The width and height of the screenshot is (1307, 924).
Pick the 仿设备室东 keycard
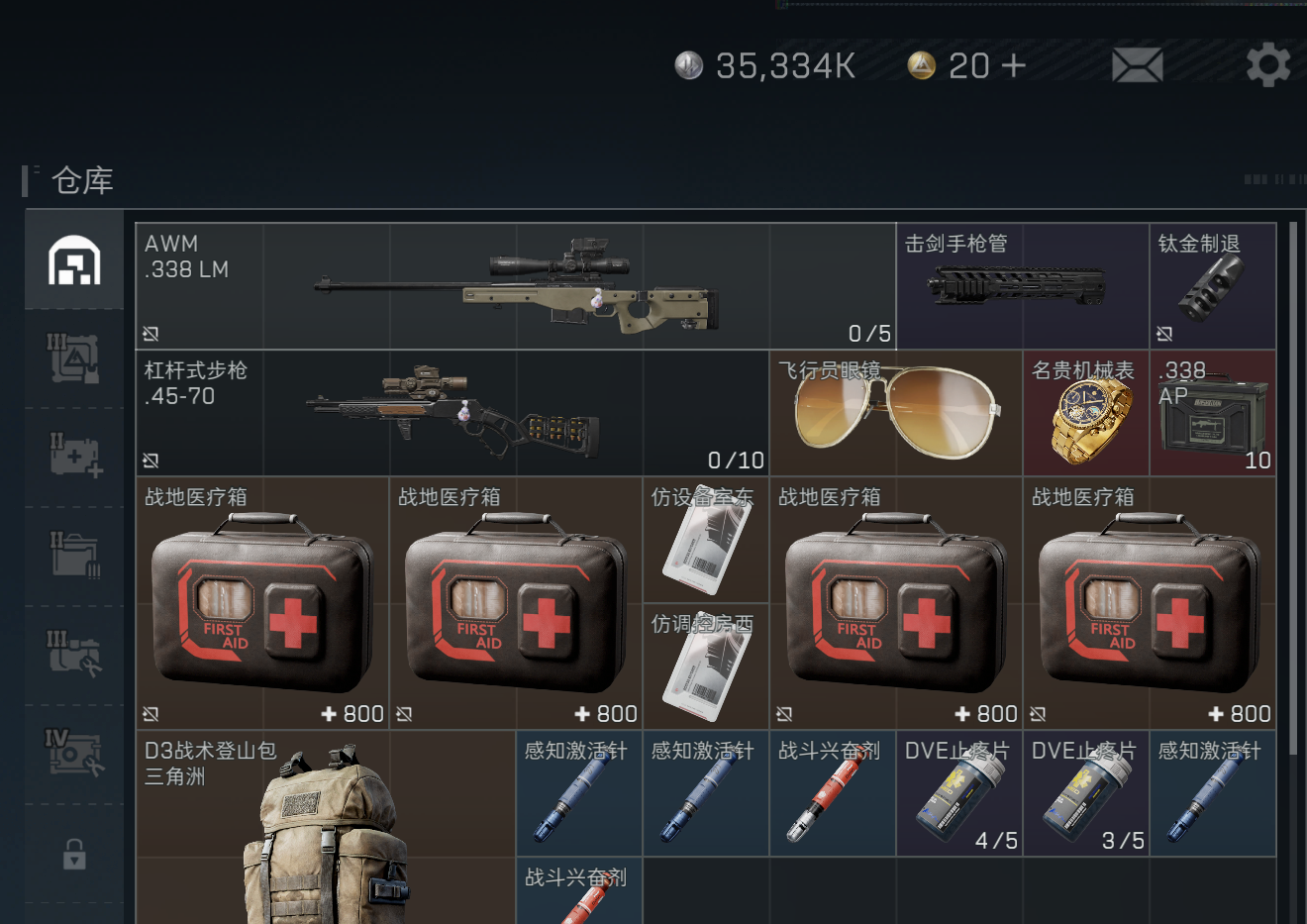[x=705, y=540]
